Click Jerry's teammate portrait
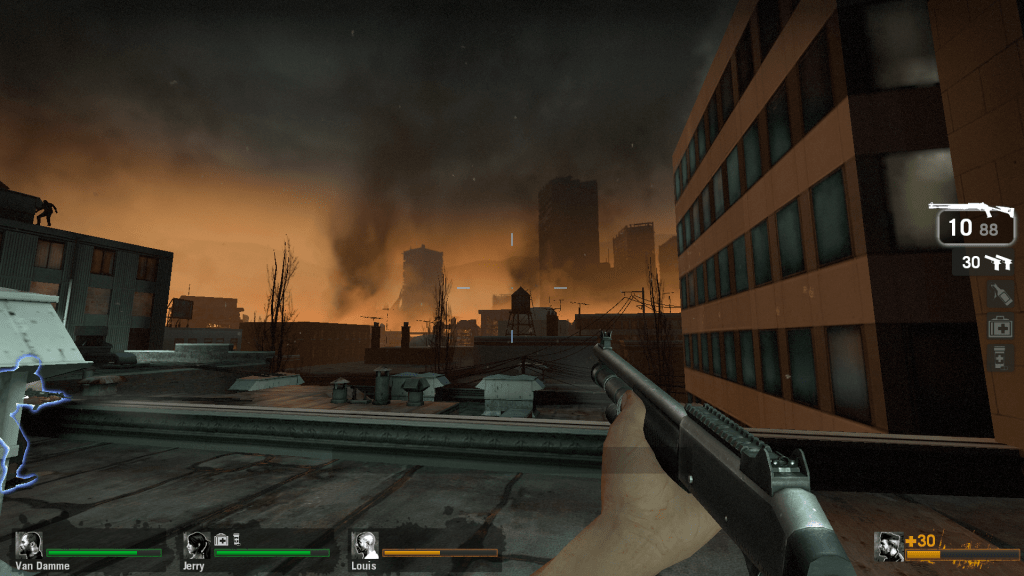1024x576 pixels. point(197,545)
